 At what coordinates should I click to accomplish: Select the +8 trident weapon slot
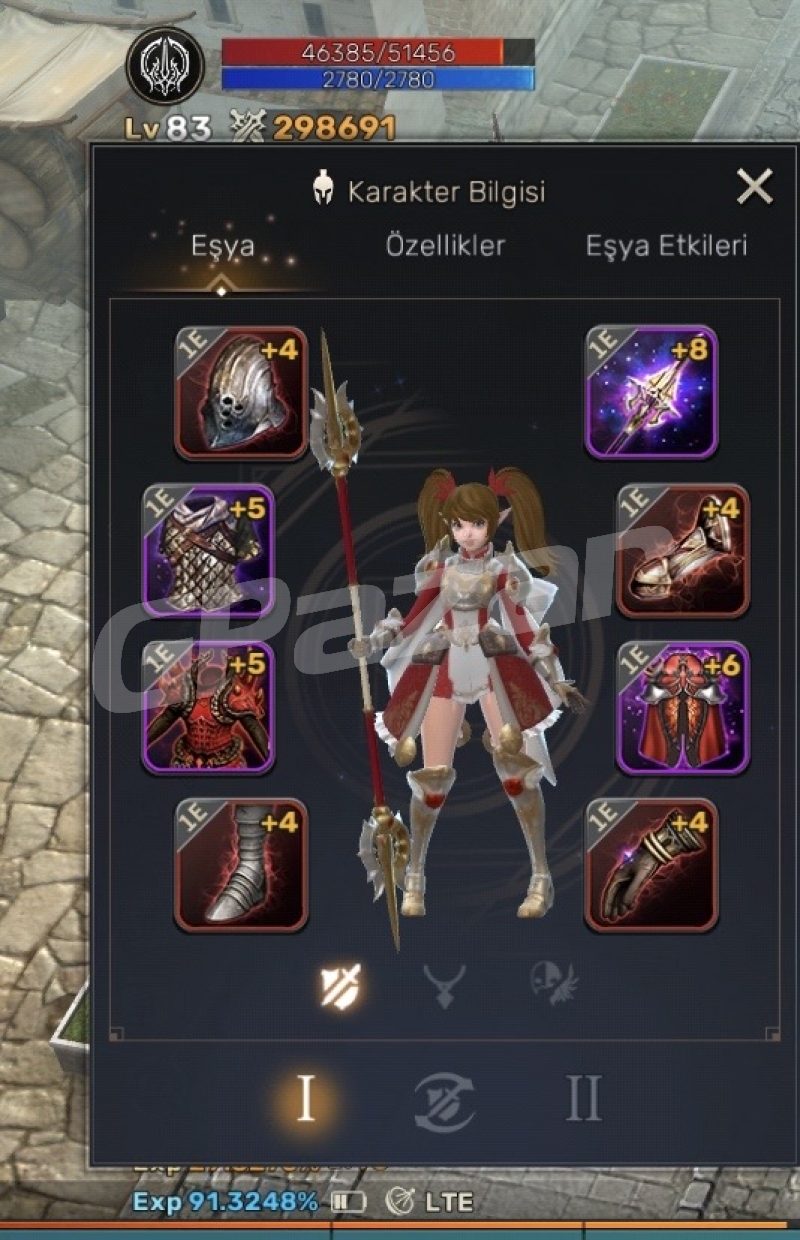[x=651, y=393]
